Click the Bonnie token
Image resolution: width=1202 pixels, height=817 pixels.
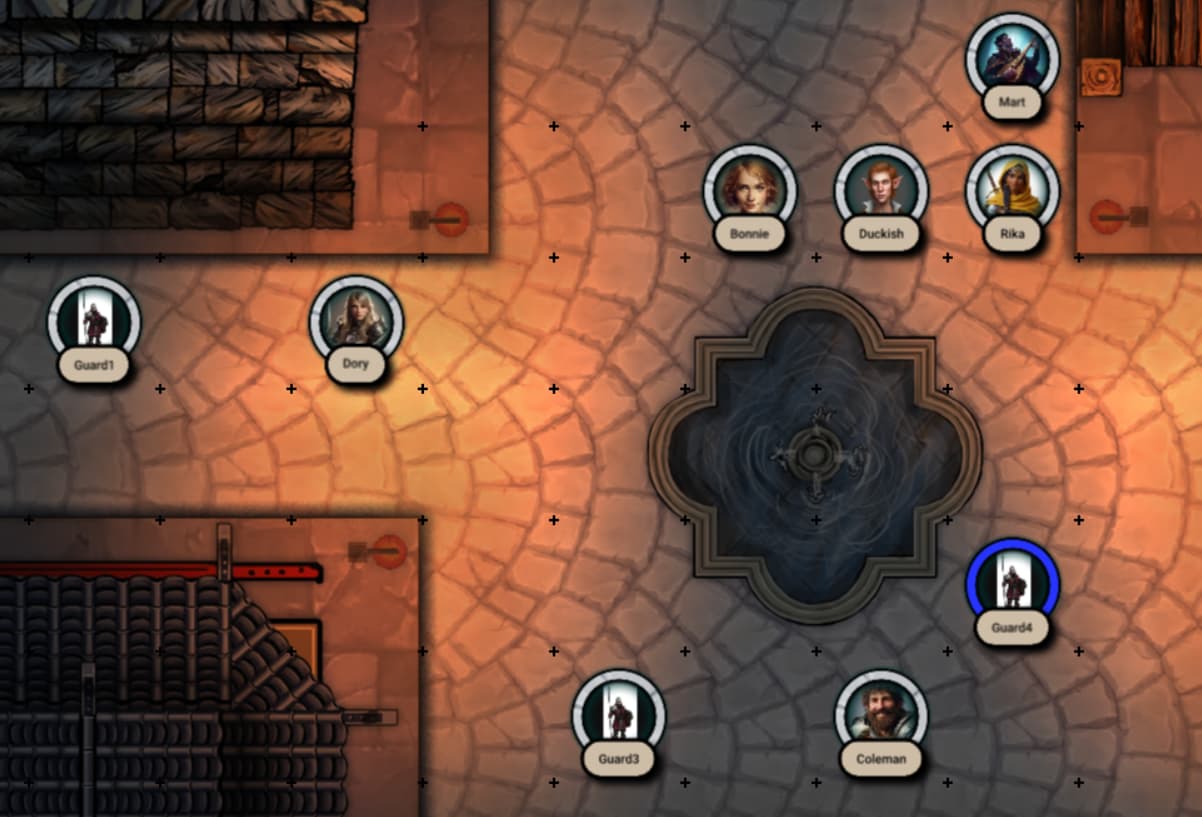pos(750,191)
